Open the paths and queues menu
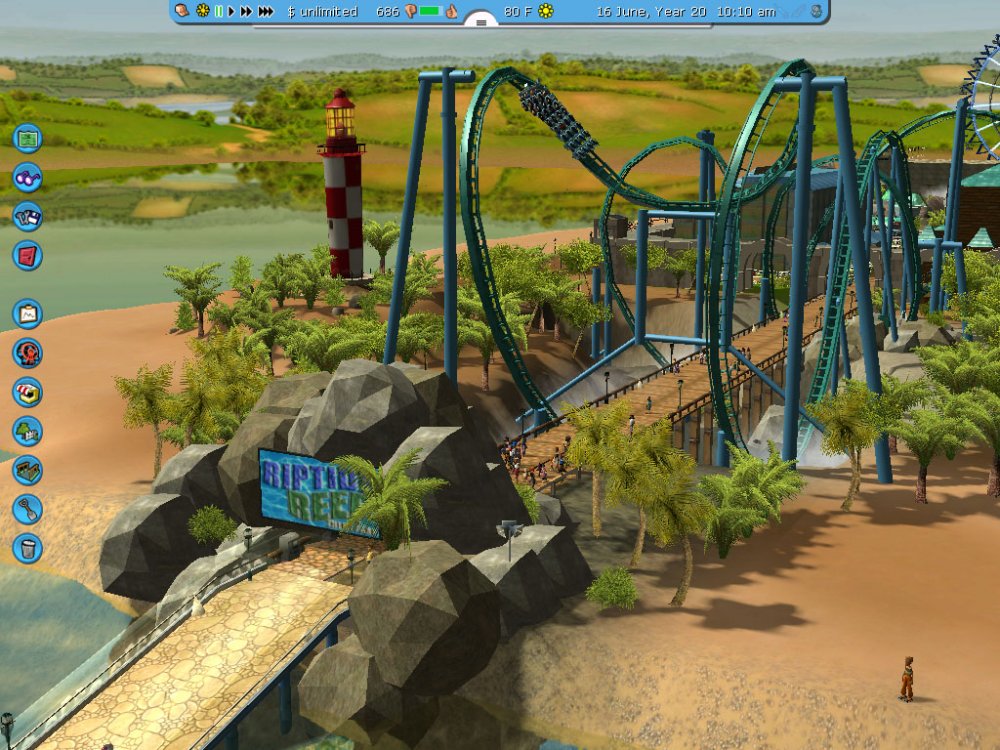Viewport: 1000px width, 750px height. click(27, 470)
